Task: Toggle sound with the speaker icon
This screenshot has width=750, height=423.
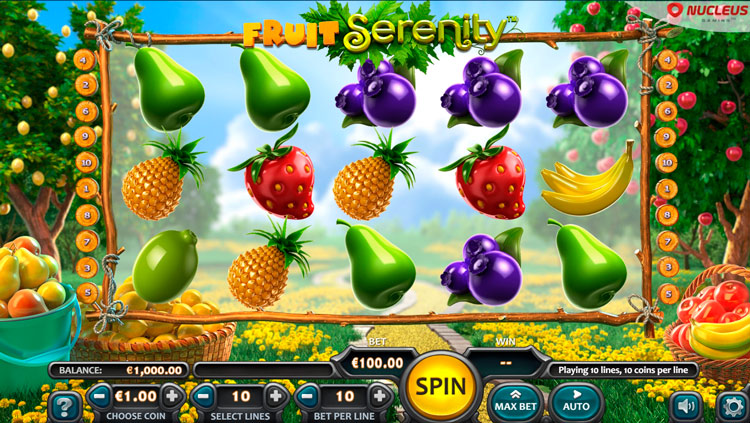Action: (685, 405)
